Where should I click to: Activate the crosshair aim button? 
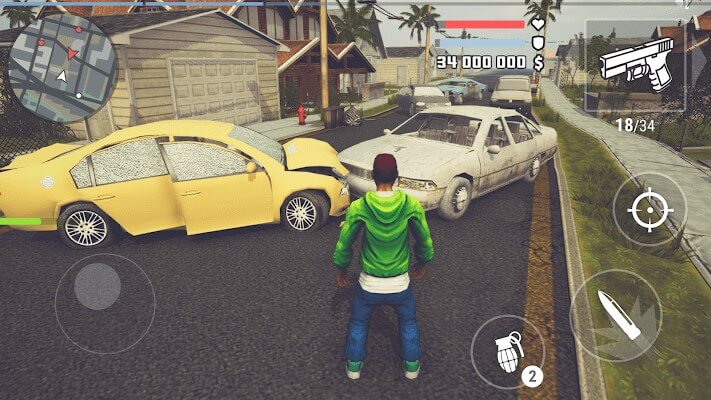tap(648, 208)
